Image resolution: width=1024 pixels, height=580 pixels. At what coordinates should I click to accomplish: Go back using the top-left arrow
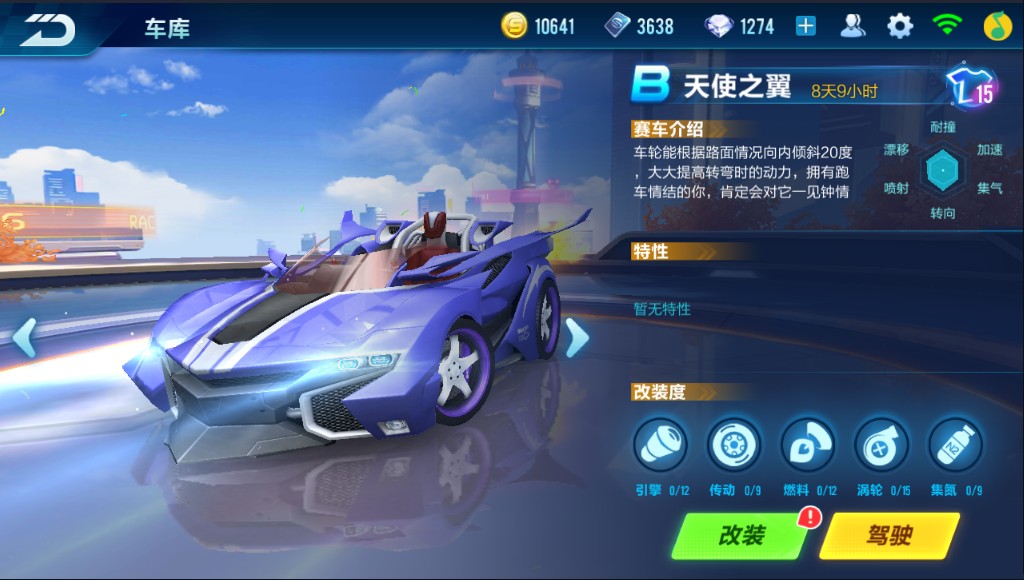pos(48,27)
